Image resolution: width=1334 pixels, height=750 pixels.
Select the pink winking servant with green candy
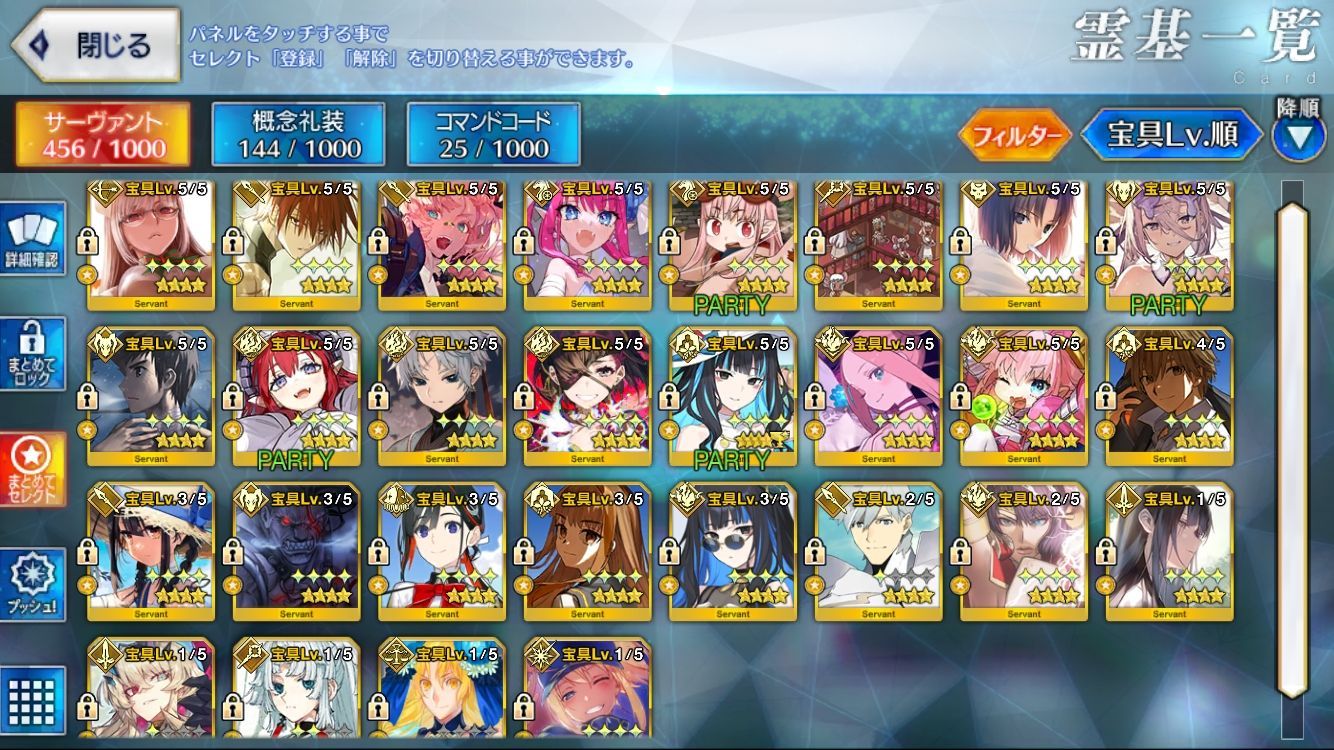tap(1024, 396)
